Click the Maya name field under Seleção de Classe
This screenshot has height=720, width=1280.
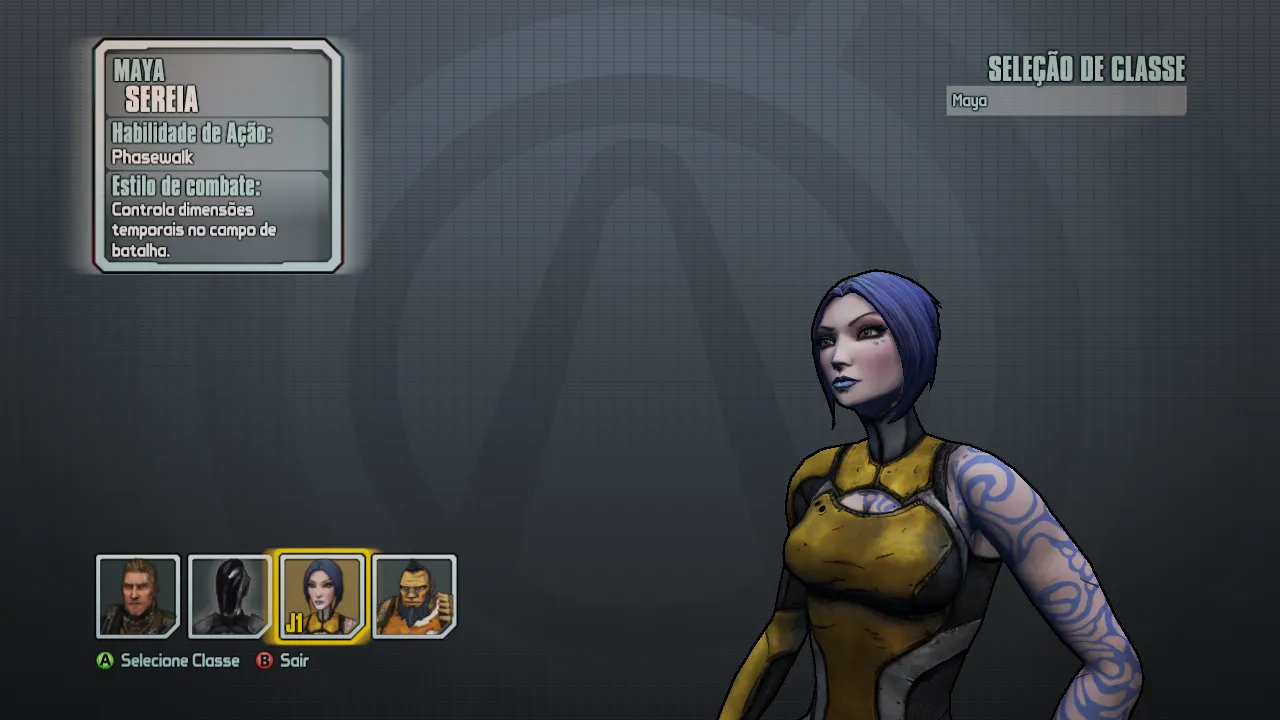[1065, 101]
